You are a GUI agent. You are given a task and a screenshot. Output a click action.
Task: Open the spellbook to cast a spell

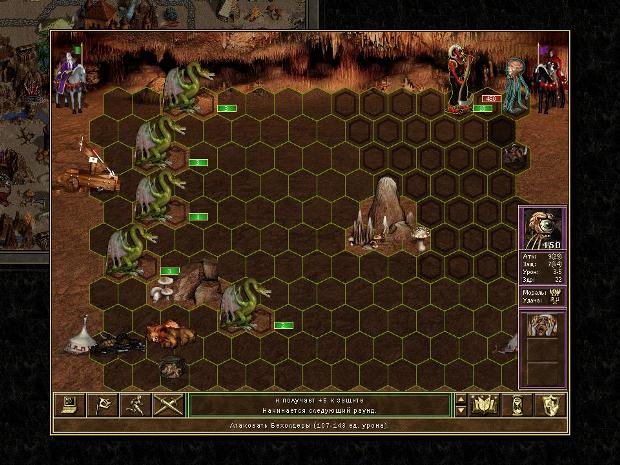(485, 405)
